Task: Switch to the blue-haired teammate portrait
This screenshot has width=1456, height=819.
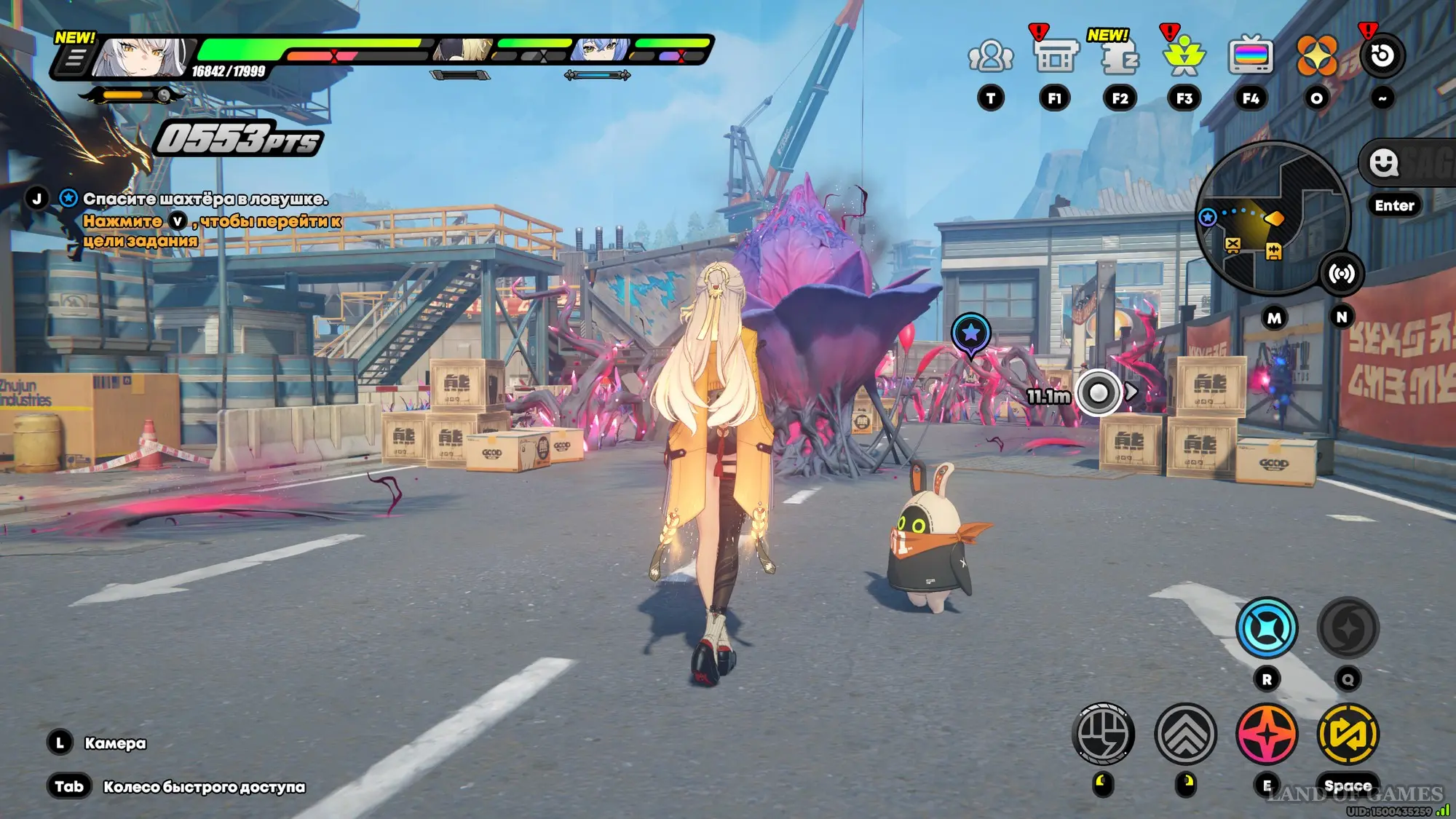Action: [x=601, y=50]
